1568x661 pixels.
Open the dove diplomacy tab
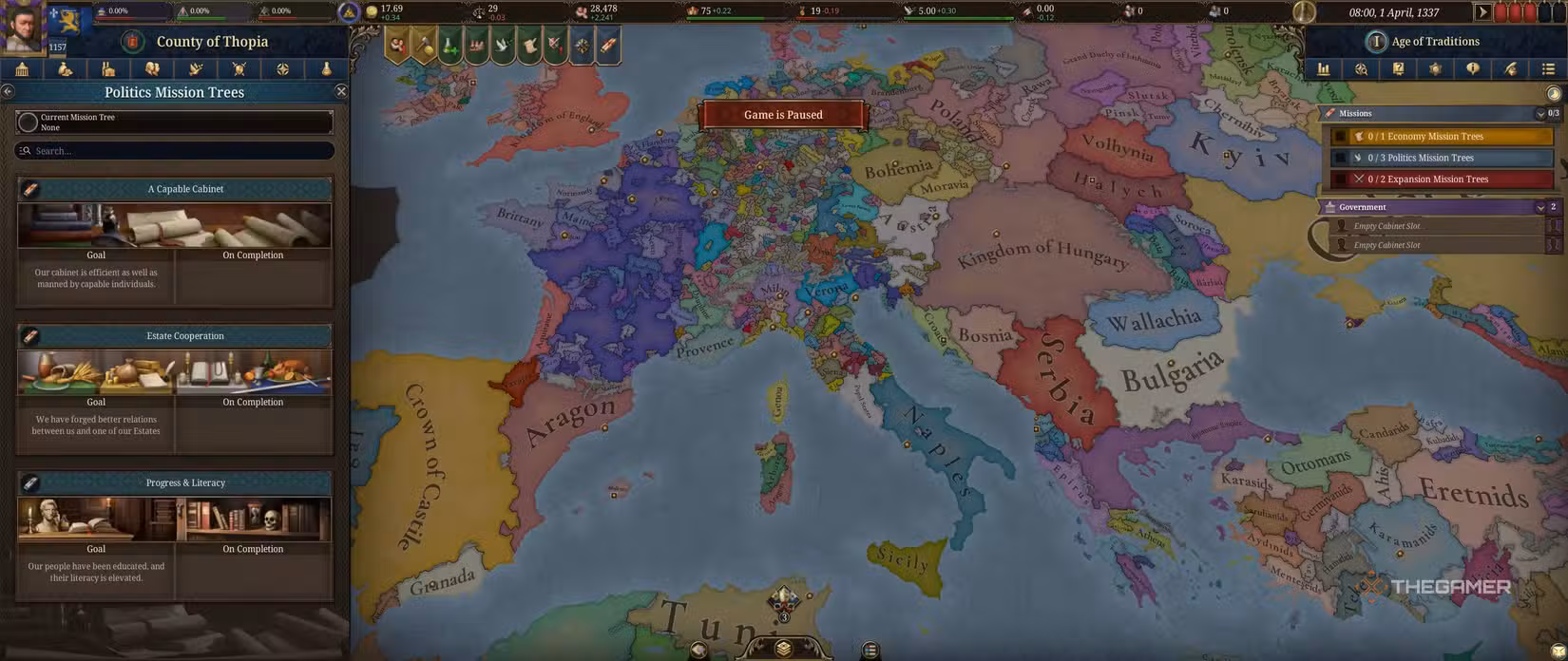coord(196,69)
